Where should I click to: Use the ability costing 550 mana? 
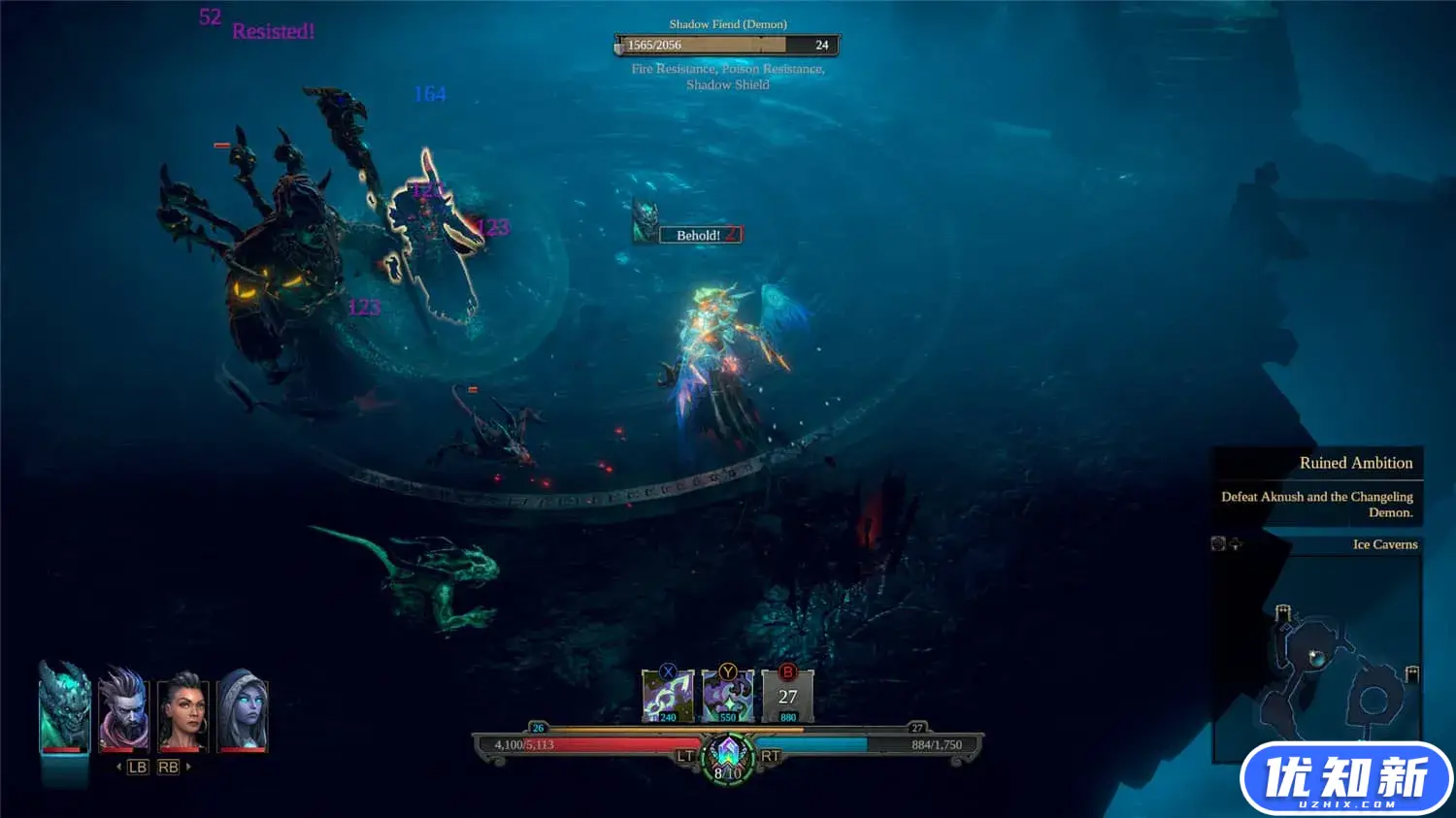tap(728, 696)
